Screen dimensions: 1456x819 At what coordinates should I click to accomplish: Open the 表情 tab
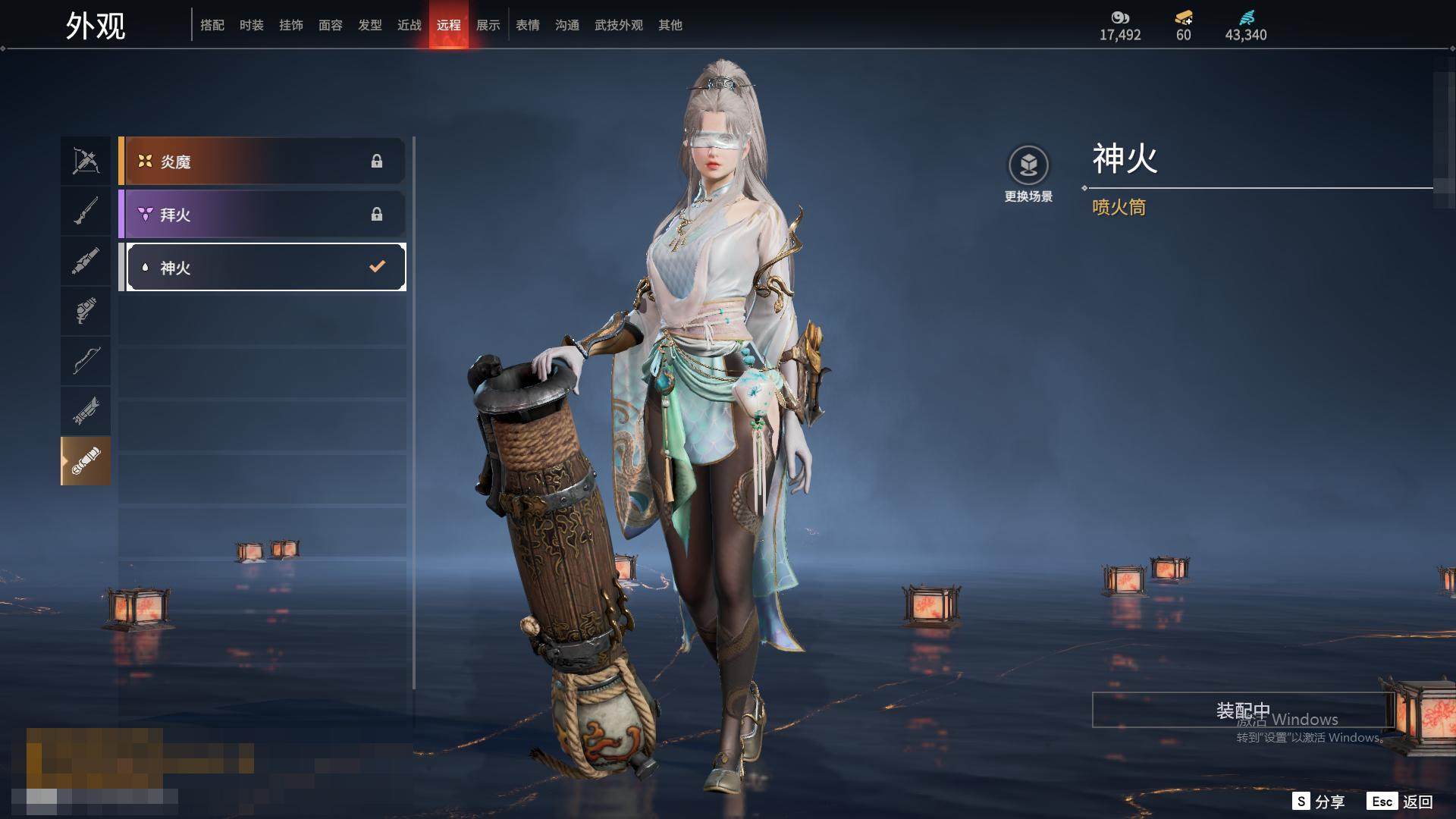point(528,25)
